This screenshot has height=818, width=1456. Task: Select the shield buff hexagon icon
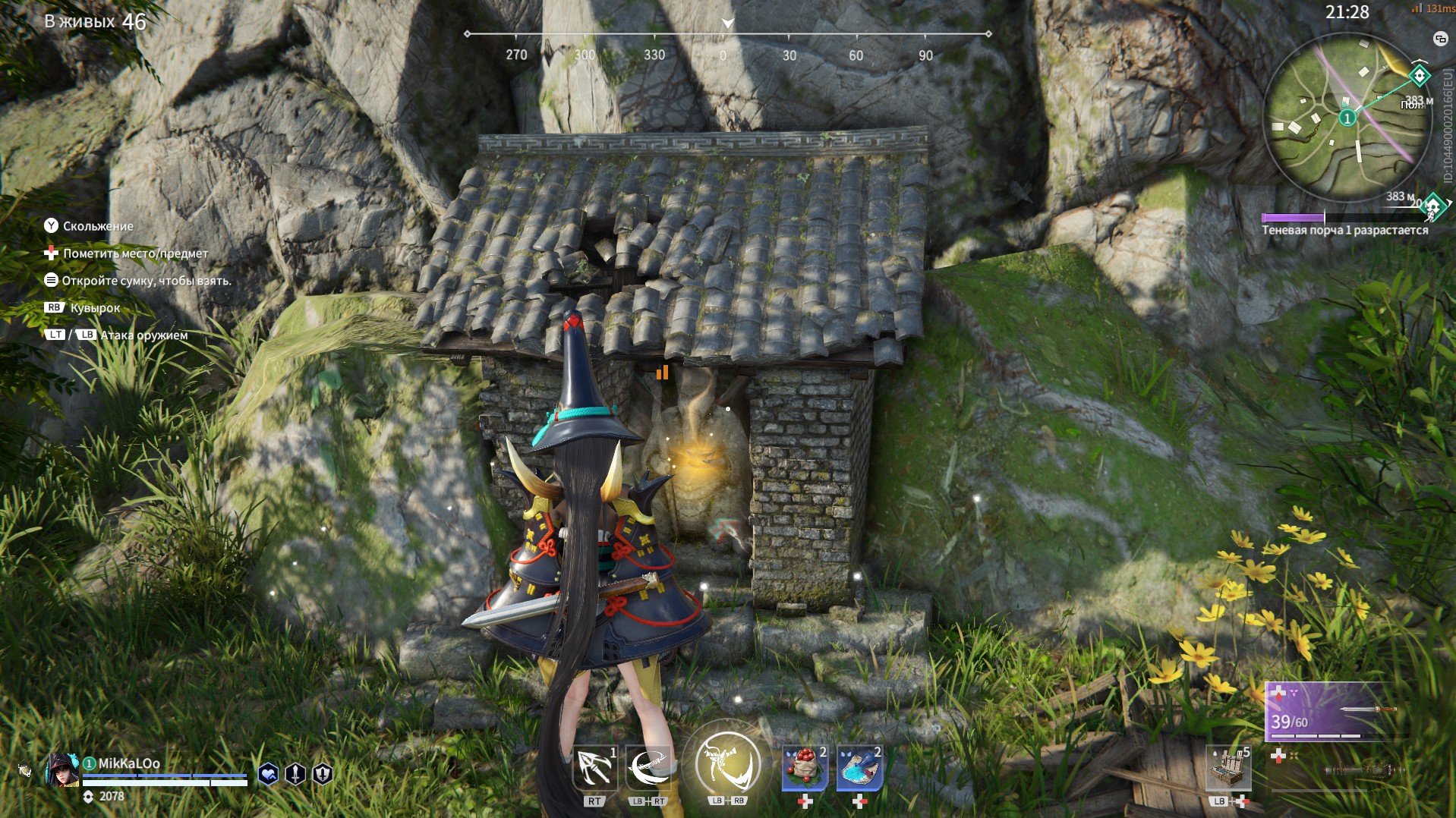(x=323, y=773)
